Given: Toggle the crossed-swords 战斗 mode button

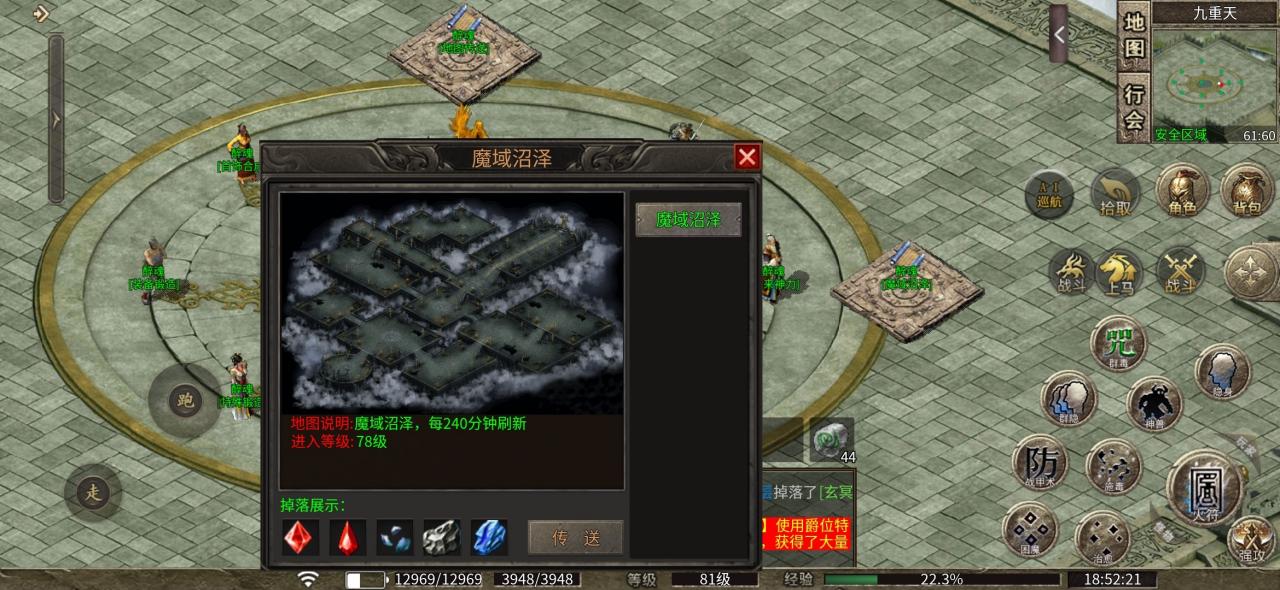Looking at the screenshot, I should (x=1180, y=273).
